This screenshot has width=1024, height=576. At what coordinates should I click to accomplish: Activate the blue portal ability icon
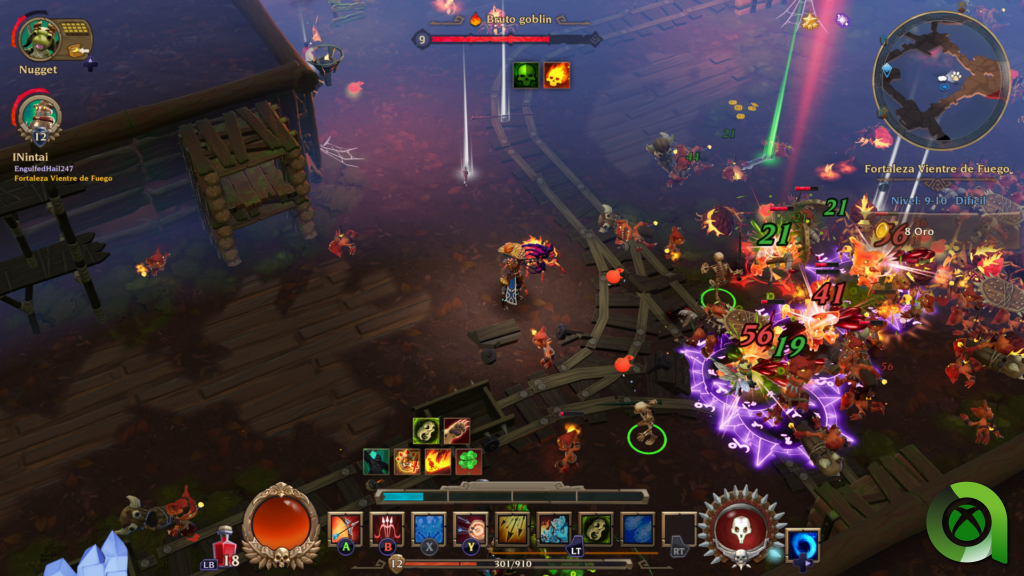(x=802, y=545)
